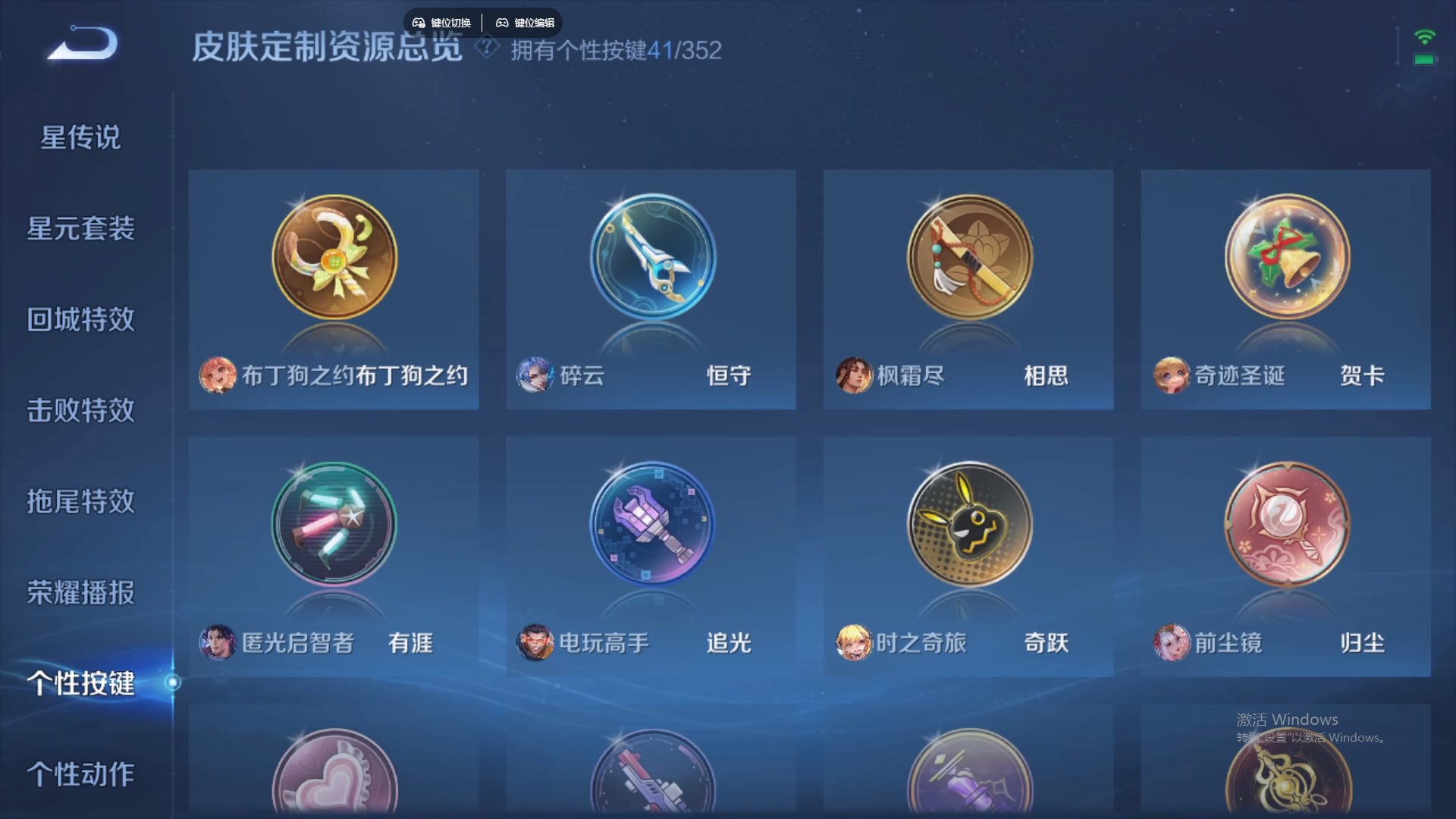Click the 键位切换 button

click(443, 22)
